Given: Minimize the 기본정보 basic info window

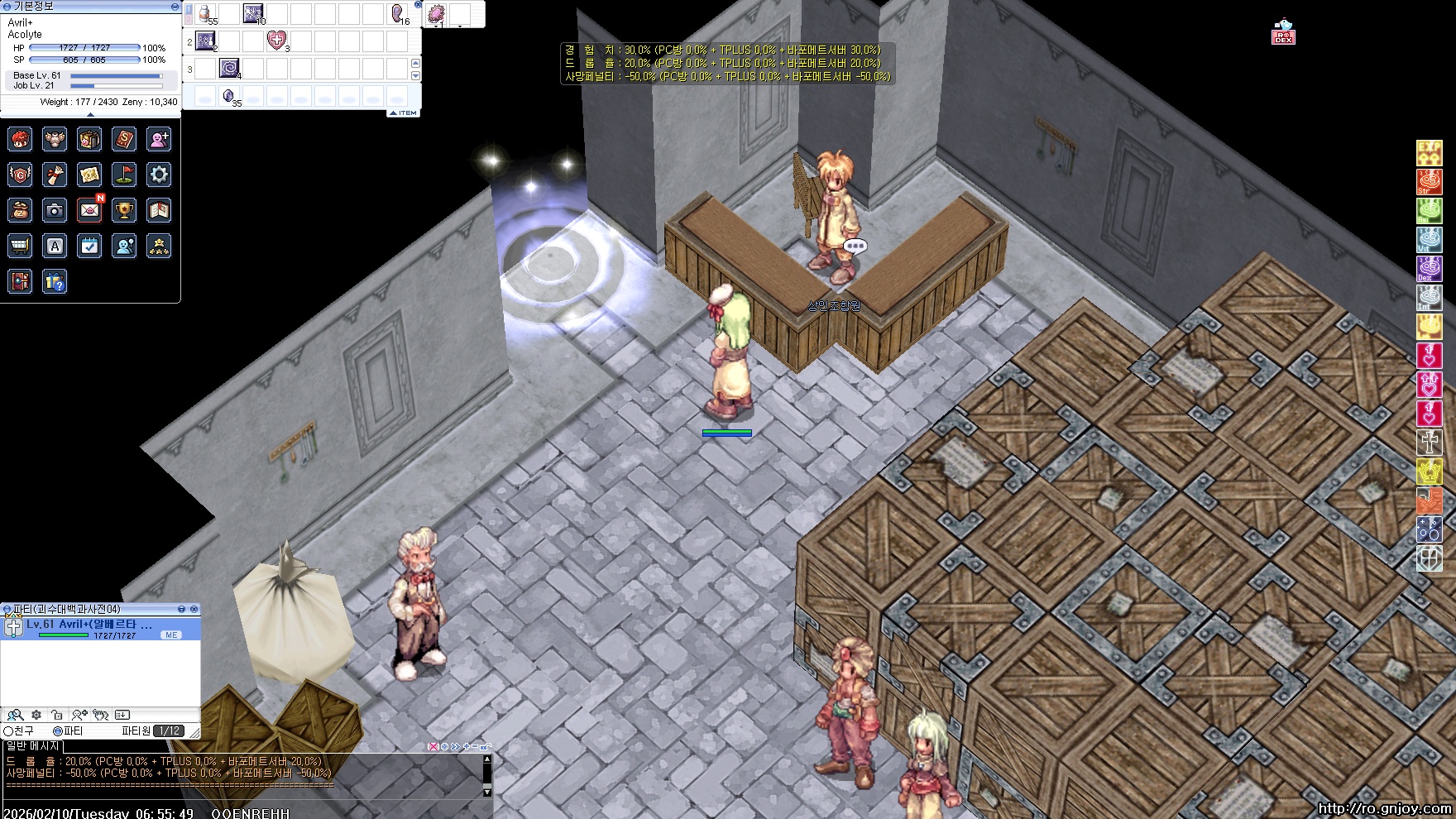Looking at the screenshot, I should pyautogui.click(x=175, y=6).
